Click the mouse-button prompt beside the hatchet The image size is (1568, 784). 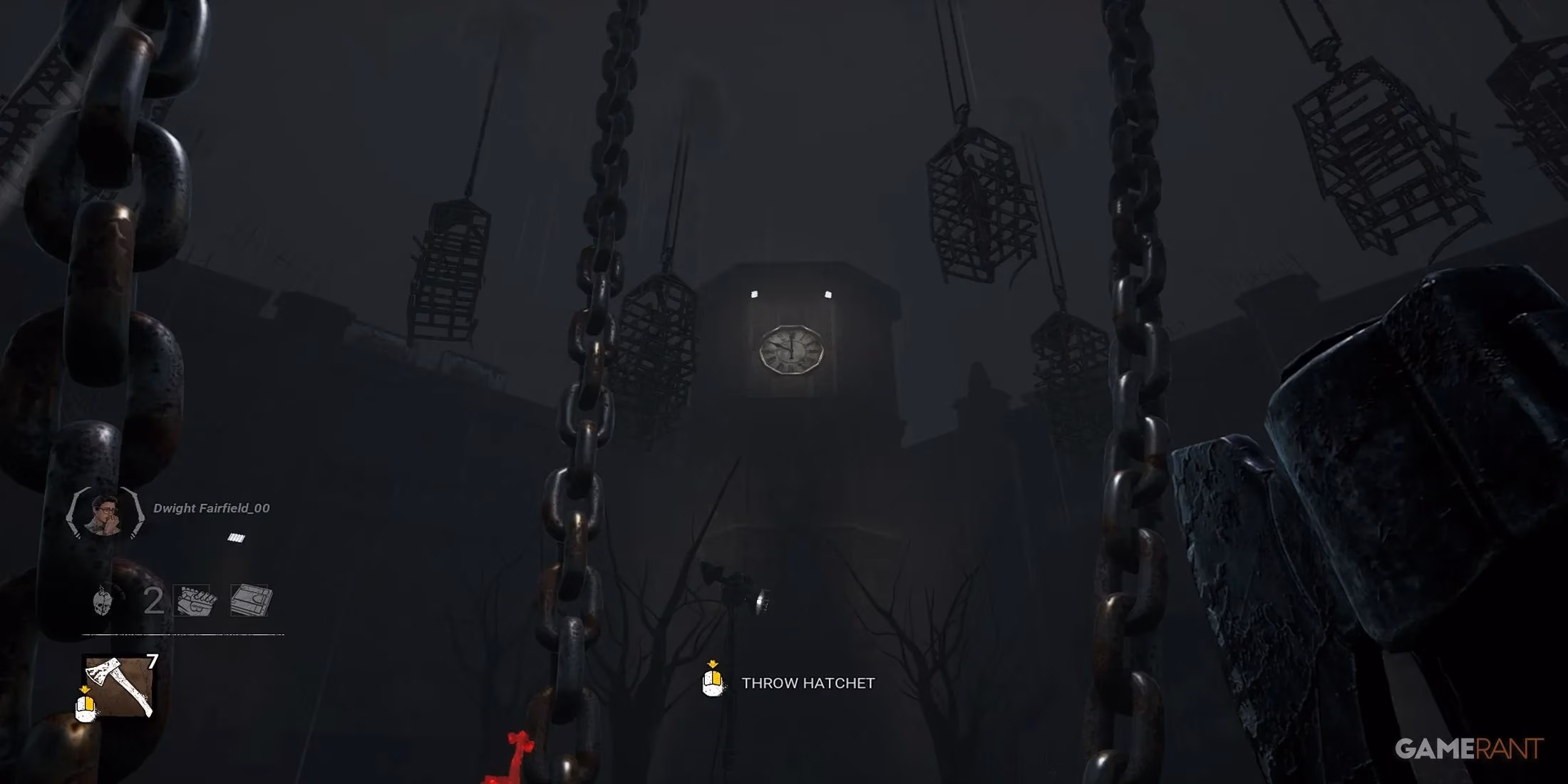(x=85, y=708)
